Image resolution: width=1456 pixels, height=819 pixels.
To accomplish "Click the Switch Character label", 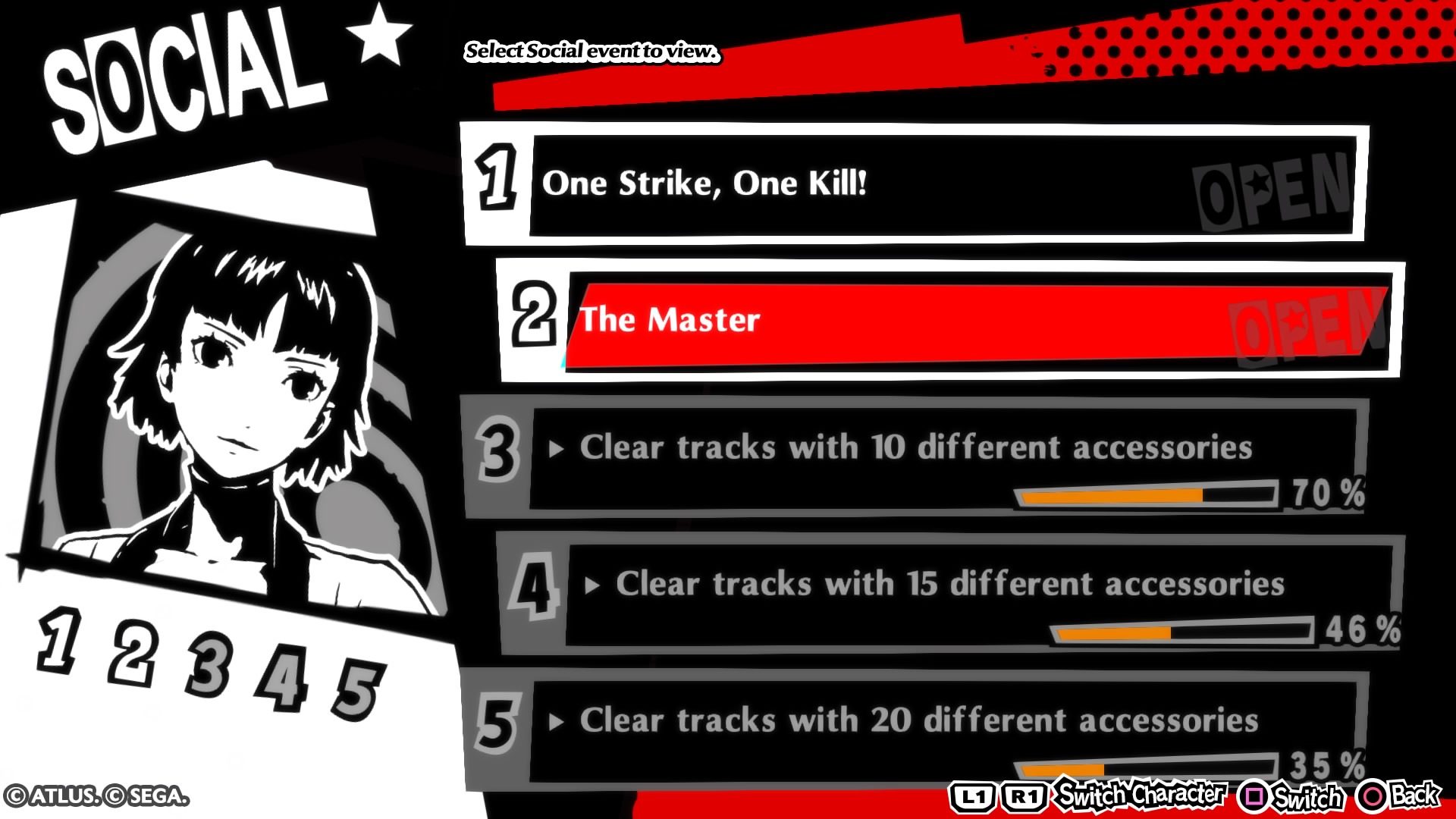I will tap(1137, 796).
